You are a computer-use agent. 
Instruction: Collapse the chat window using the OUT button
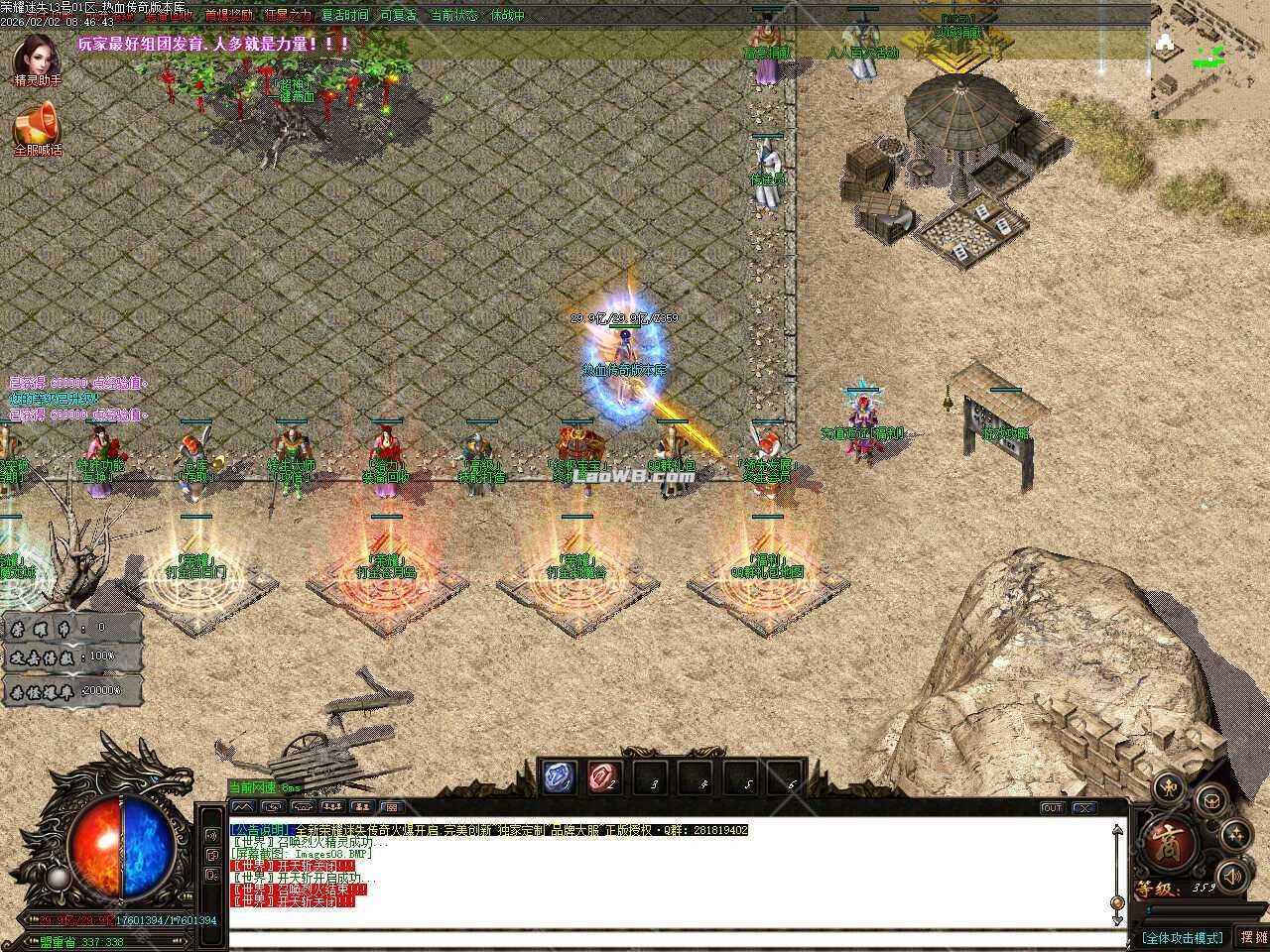[x=1052, y=808]
